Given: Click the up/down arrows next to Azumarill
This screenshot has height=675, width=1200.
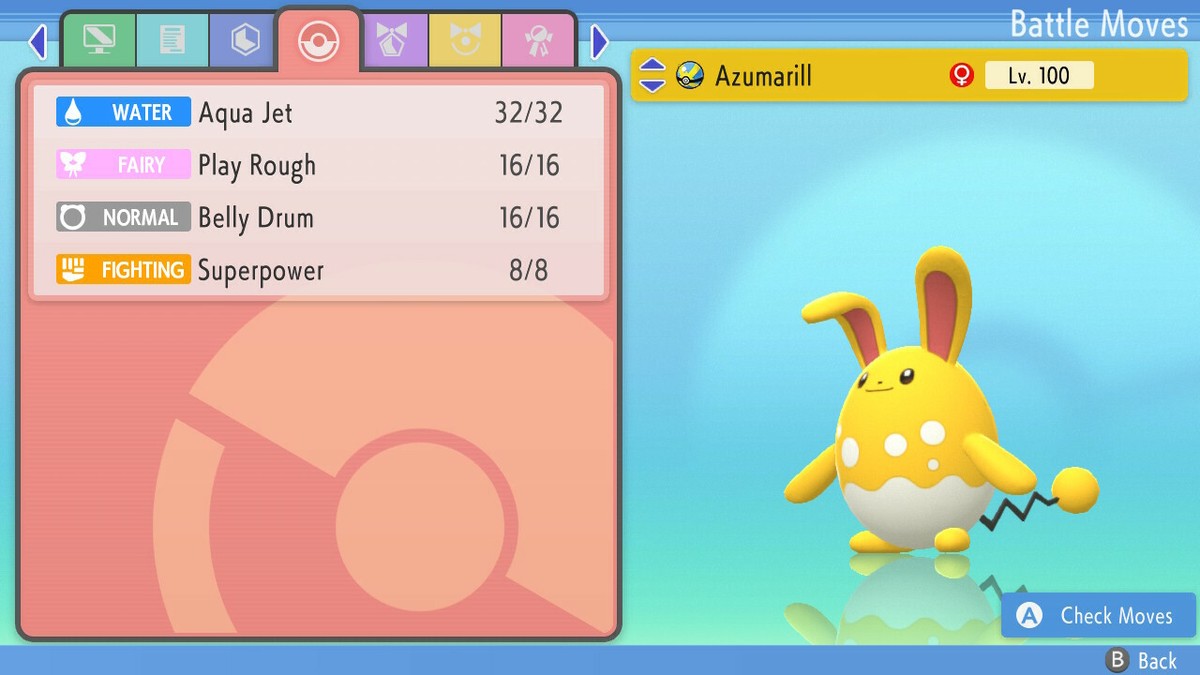Looking at the screenshot, I should click(652, 75).
